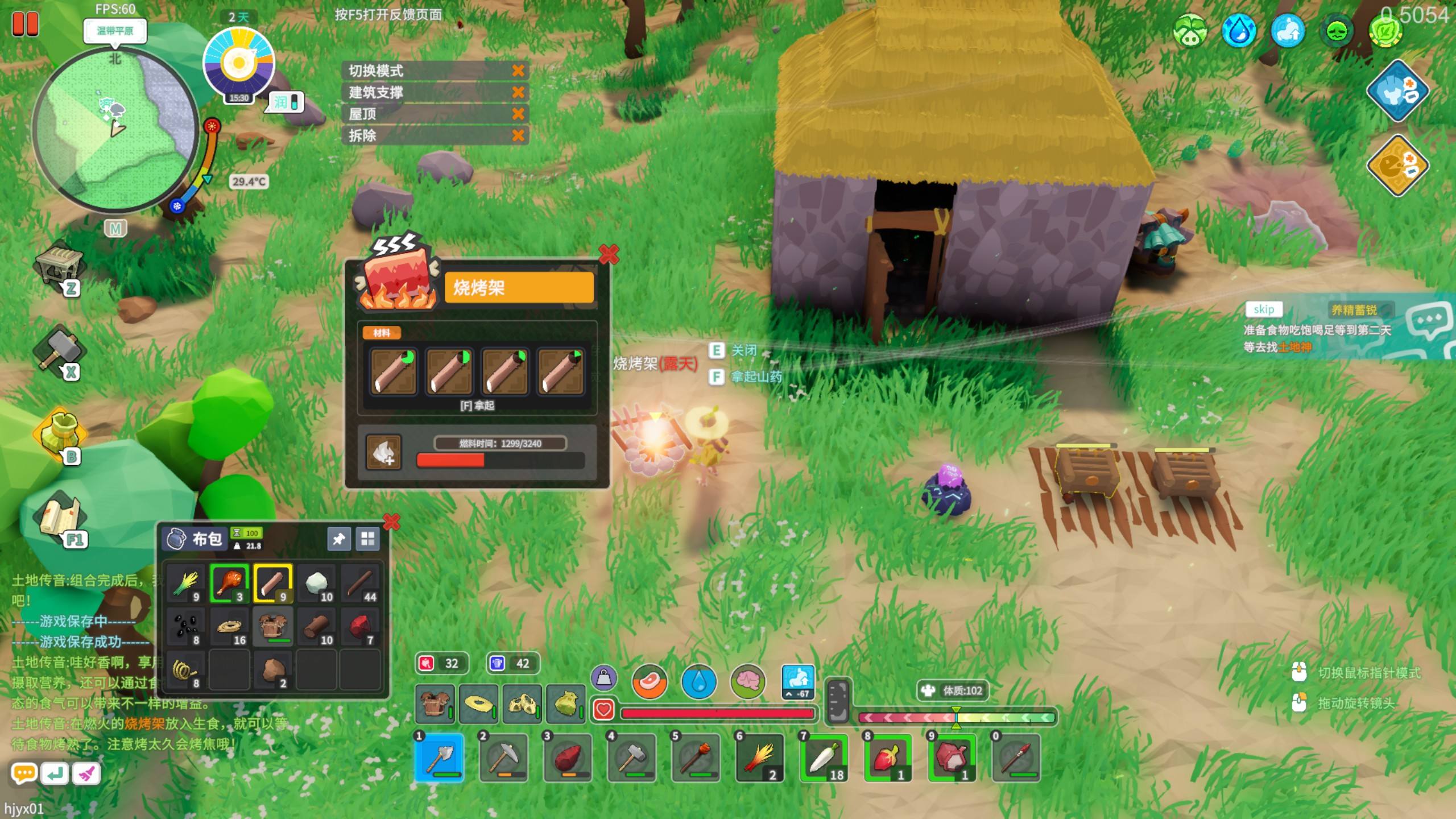Select the torch in hotbar slot 5
The width and height of the screenshot is (1456, 819).
(x=696, y=758)
